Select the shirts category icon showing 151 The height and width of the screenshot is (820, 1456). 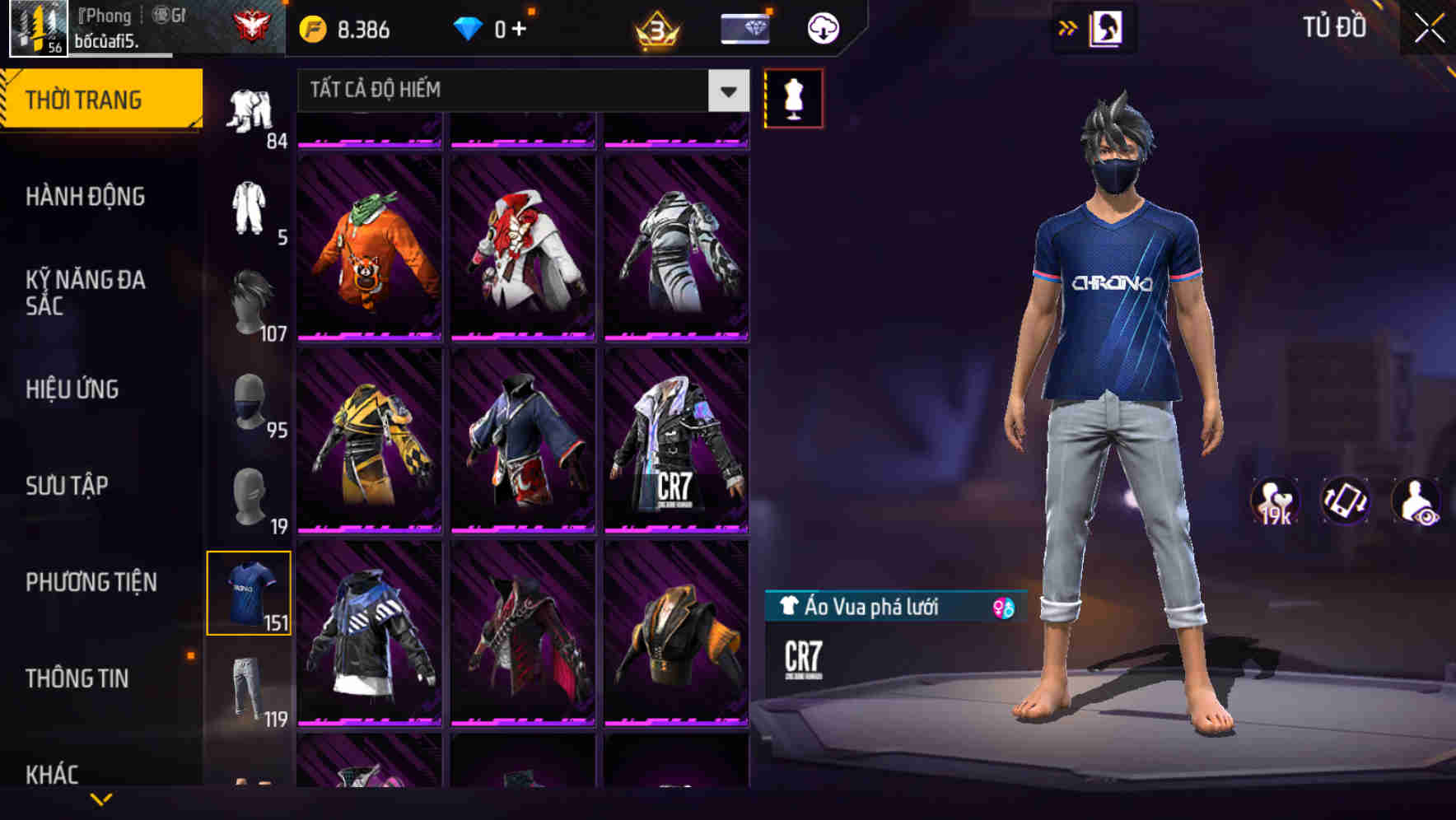(x=250, y=592)
